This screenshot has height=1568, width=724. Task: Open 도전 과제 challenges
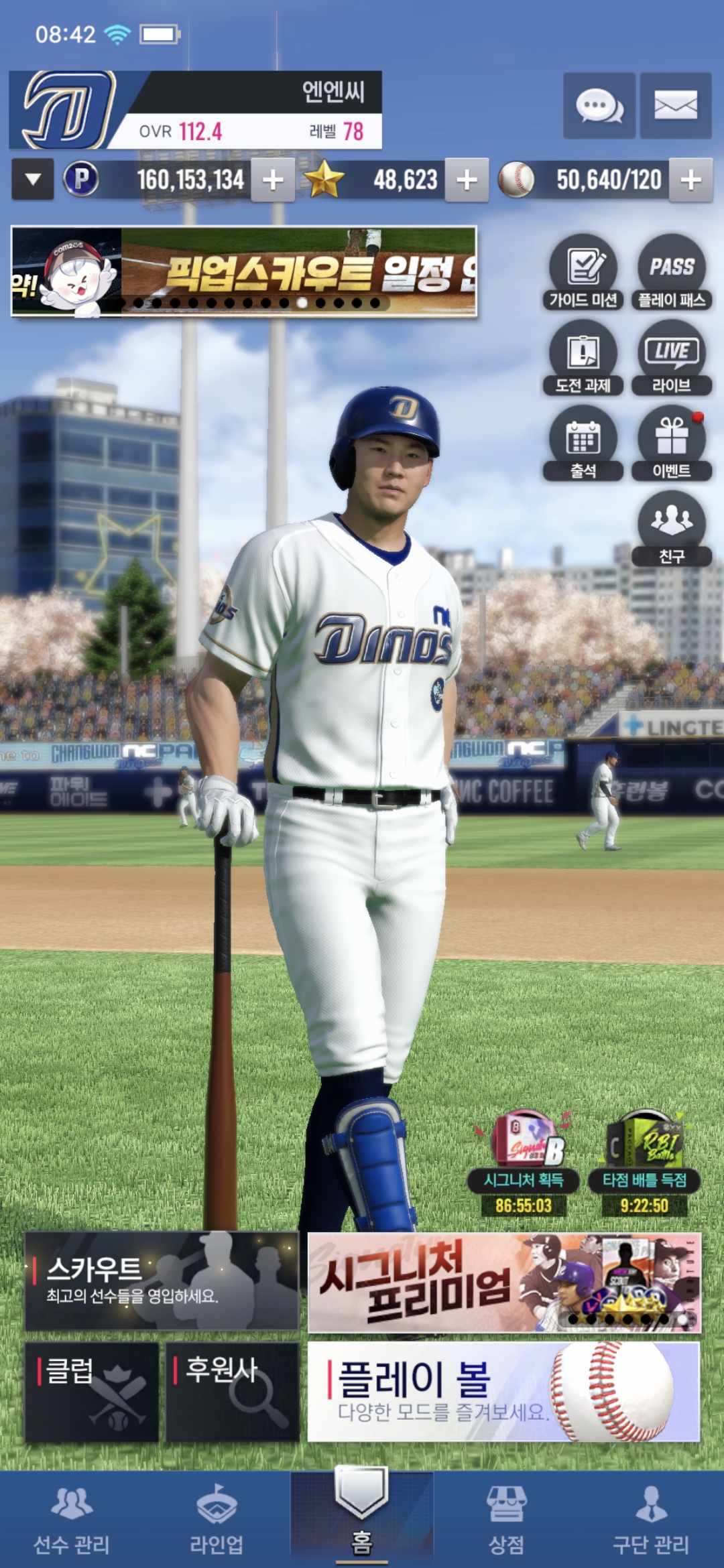click(583, 357)
